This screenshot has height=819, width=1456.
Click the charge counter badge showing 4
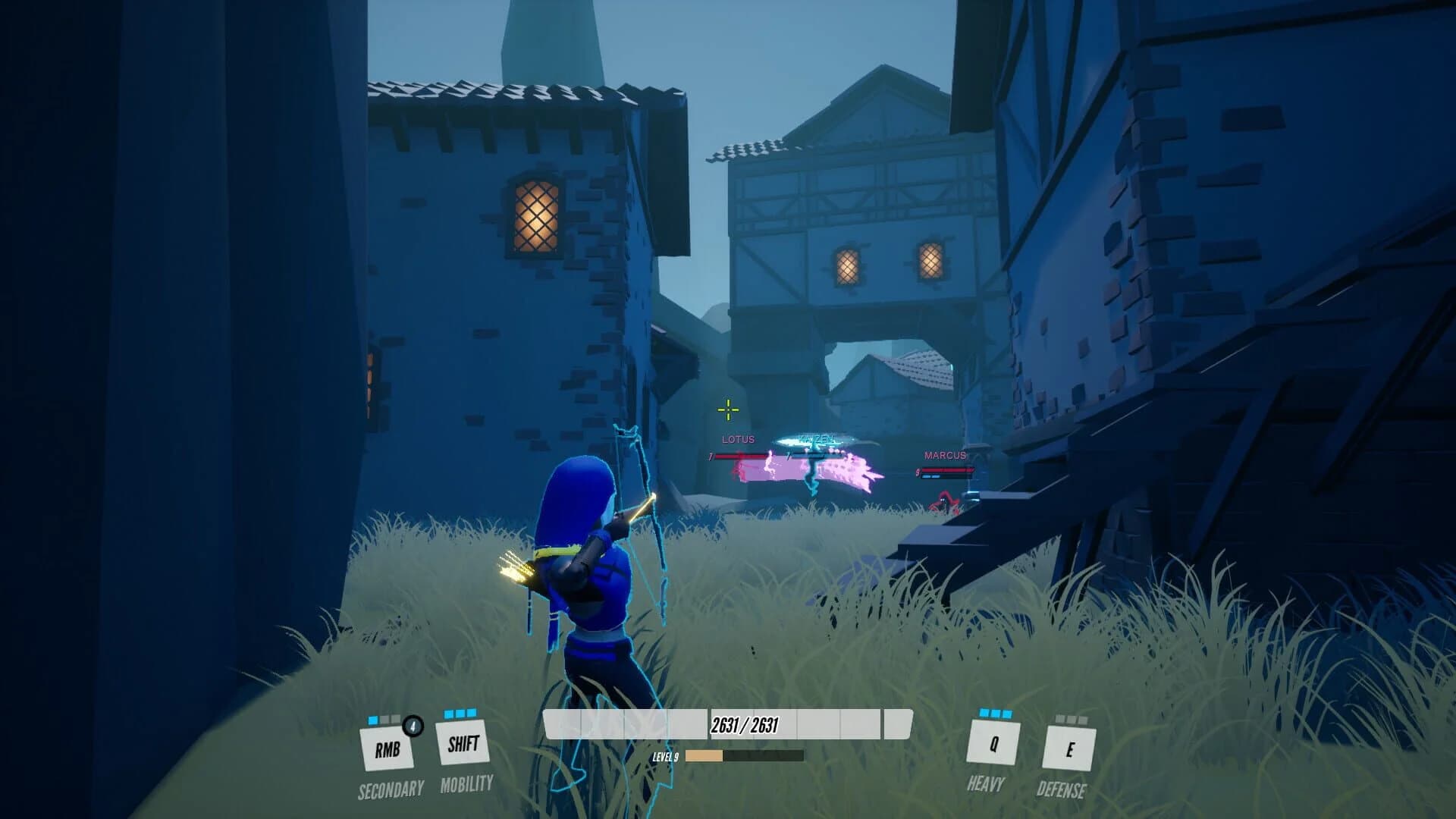(412, 726)
